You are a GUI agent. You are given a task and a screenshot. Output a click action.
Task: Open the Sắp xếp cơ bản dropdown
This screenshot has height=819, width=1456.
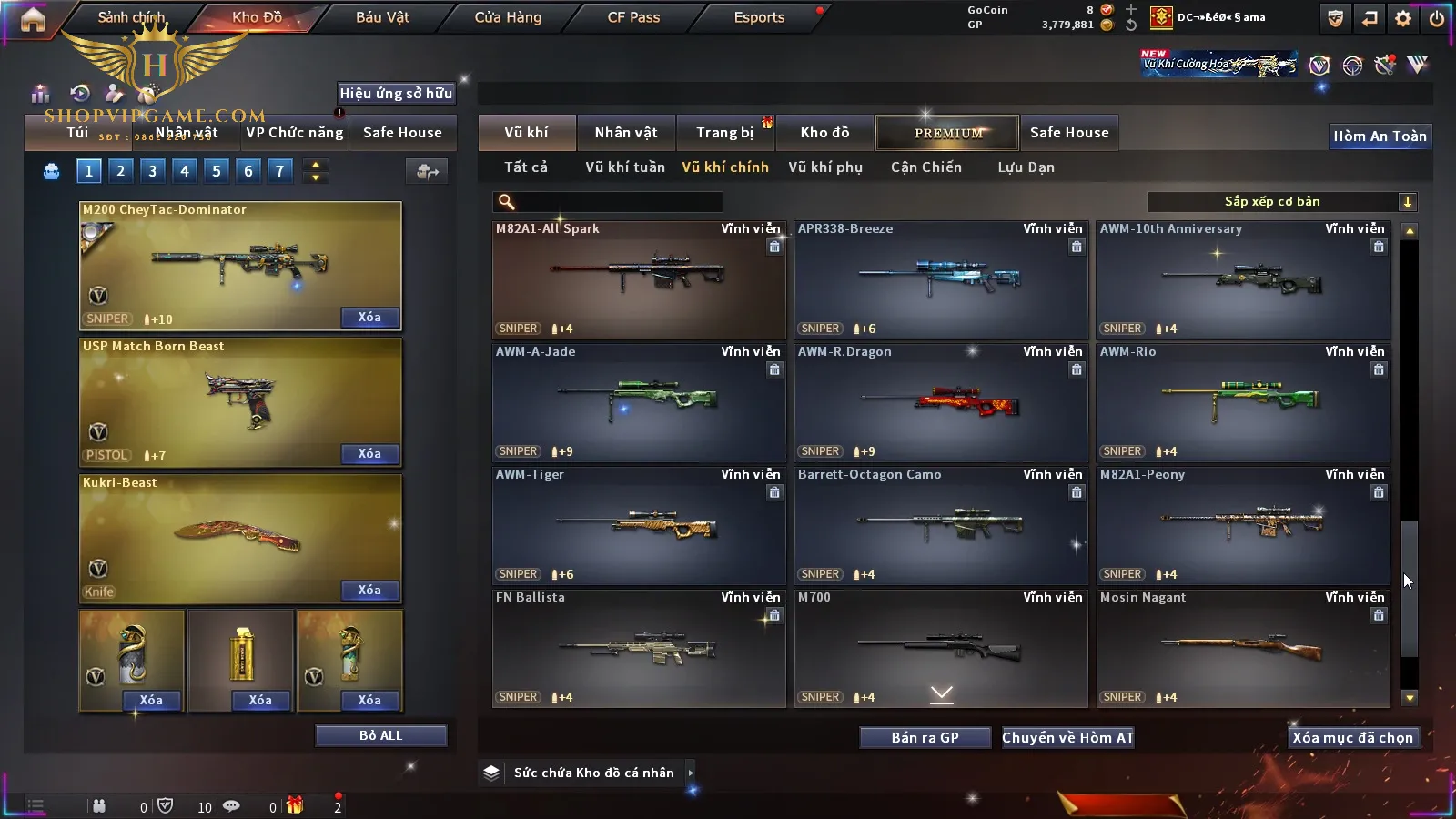coord(1281,202)
